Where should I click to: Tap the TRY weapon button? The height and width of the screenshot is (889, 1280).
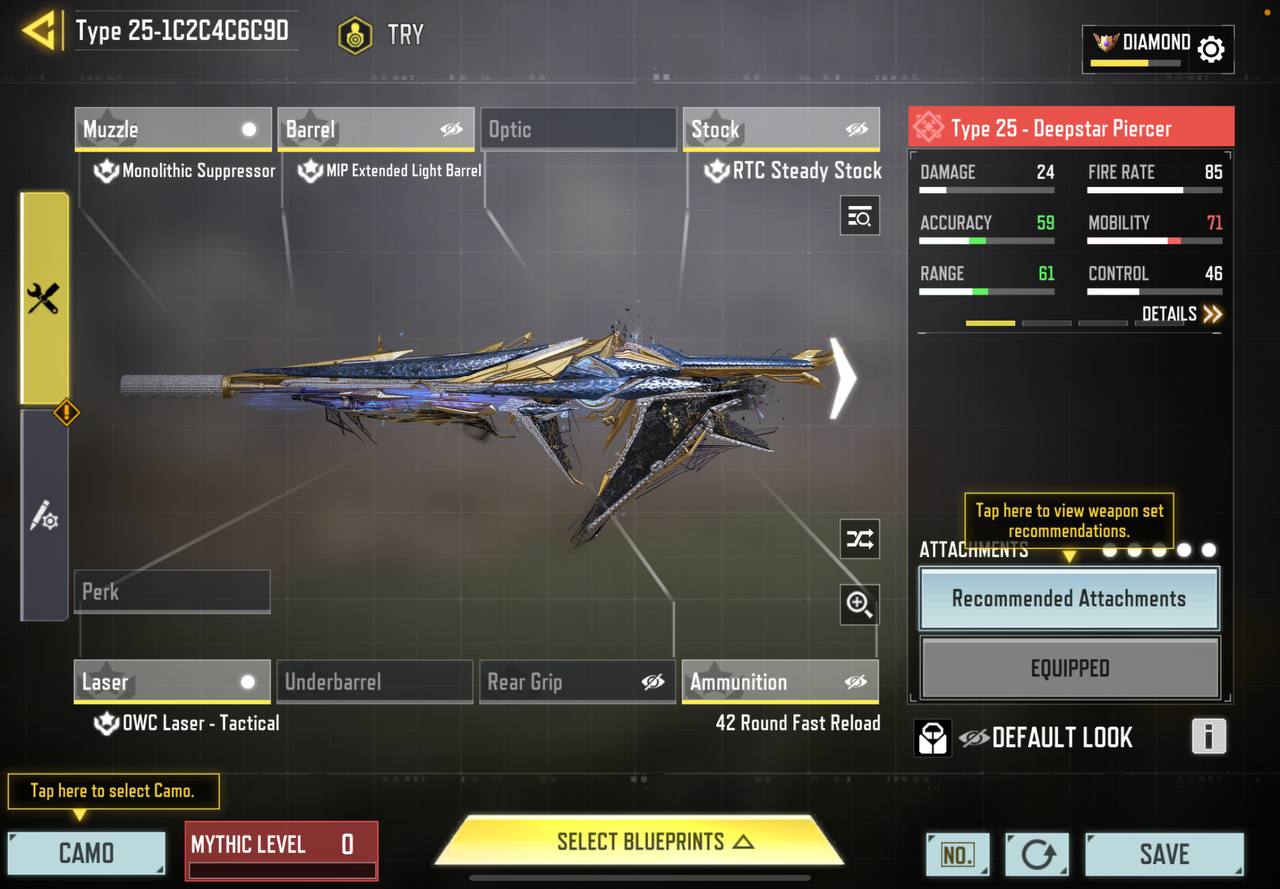click(x=381, y=35)
